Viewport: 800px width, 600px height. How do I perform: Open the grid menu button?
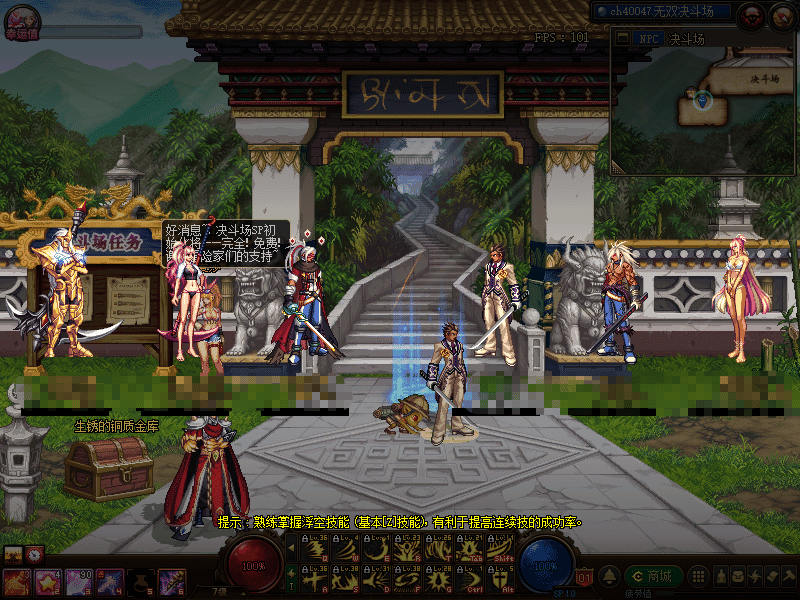click(699, 577)
